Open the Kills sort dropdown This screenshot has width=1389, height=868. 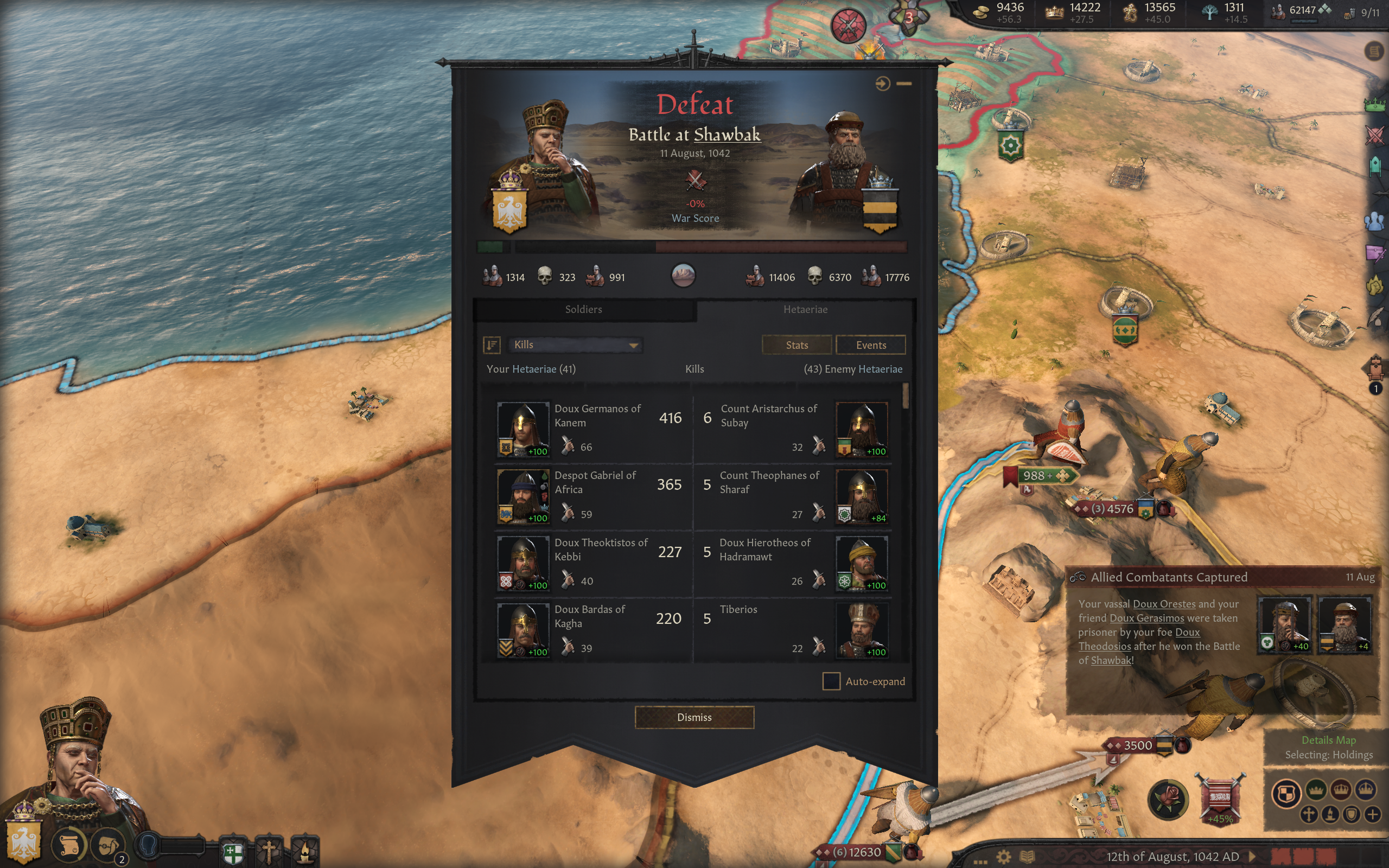575,344
